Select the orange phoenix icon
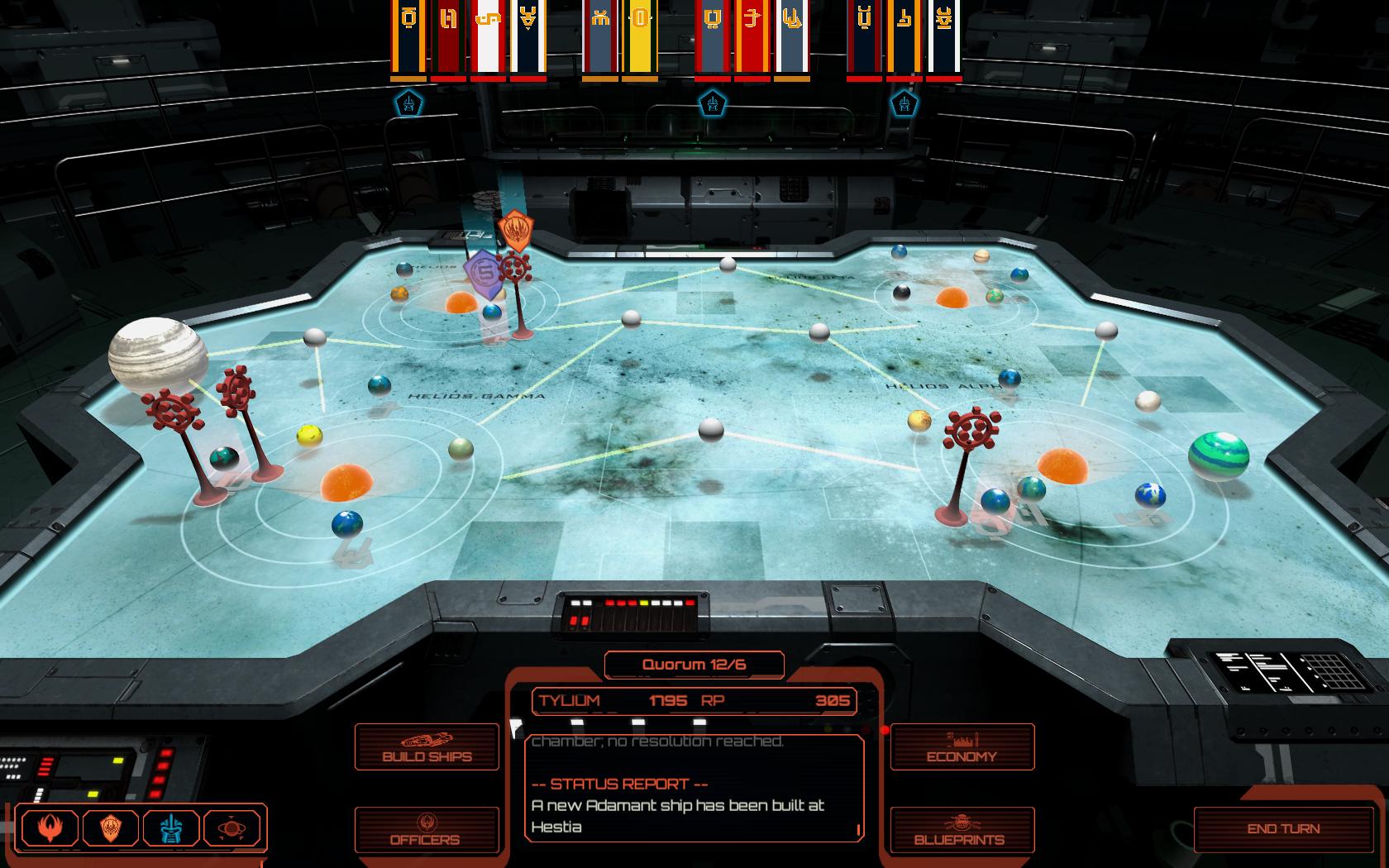Image resolution: width=1389 pixels, height=868 pixels. tap(50, 828)
